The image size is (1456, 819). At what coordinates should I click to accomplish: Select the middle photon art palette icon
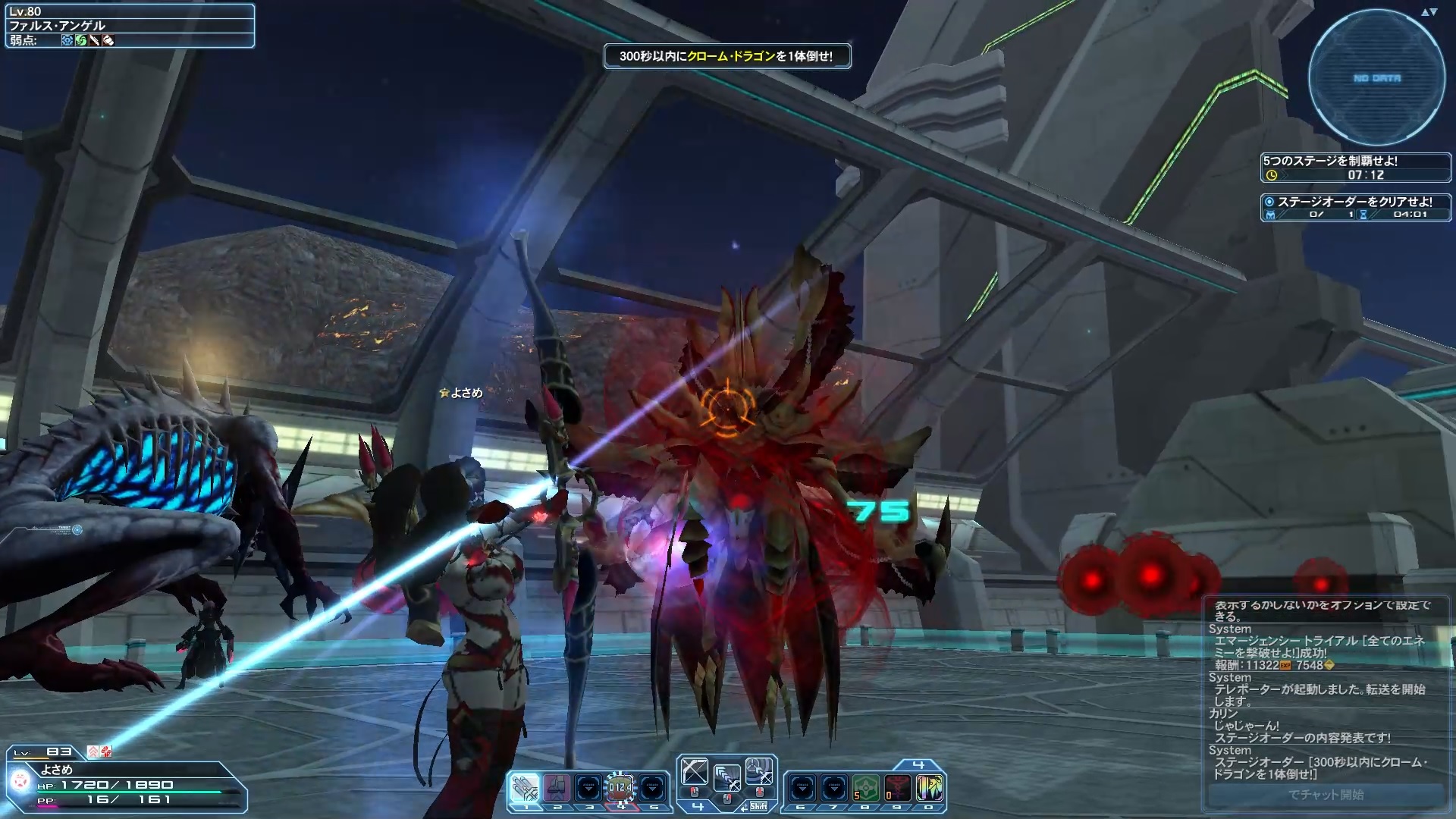[x=726, y=777]
